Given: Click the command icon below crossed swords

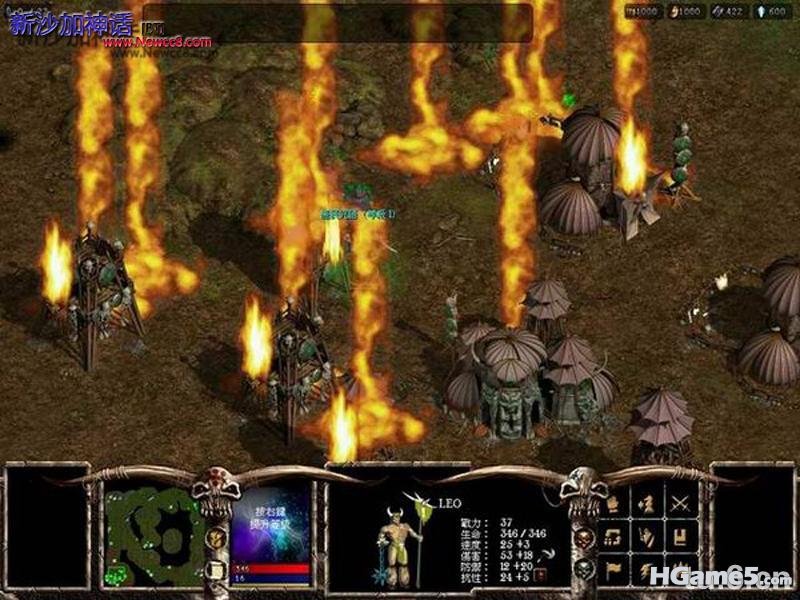Looking at the screenshot, I should click(x=682, y=537).
